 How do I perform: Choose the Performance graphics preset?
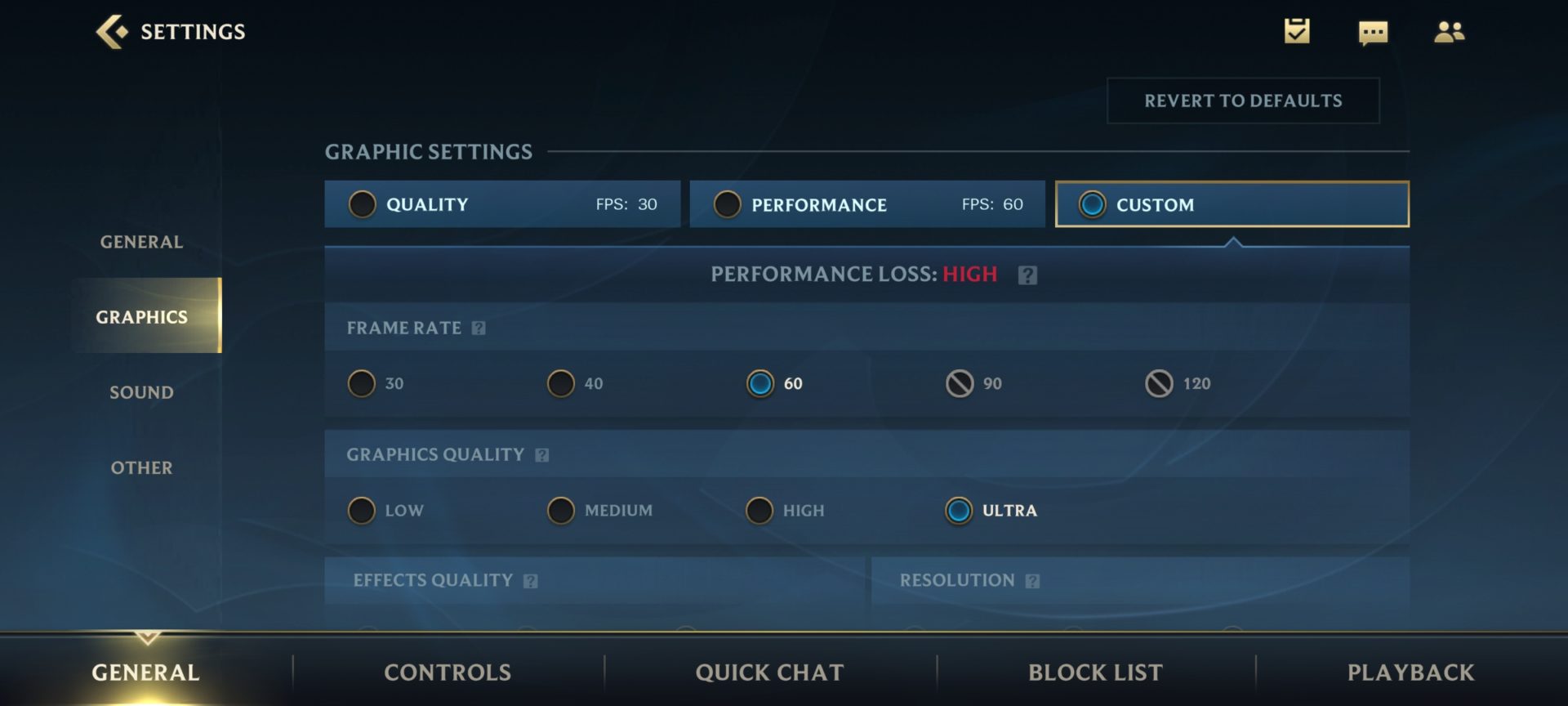point(866,204)
